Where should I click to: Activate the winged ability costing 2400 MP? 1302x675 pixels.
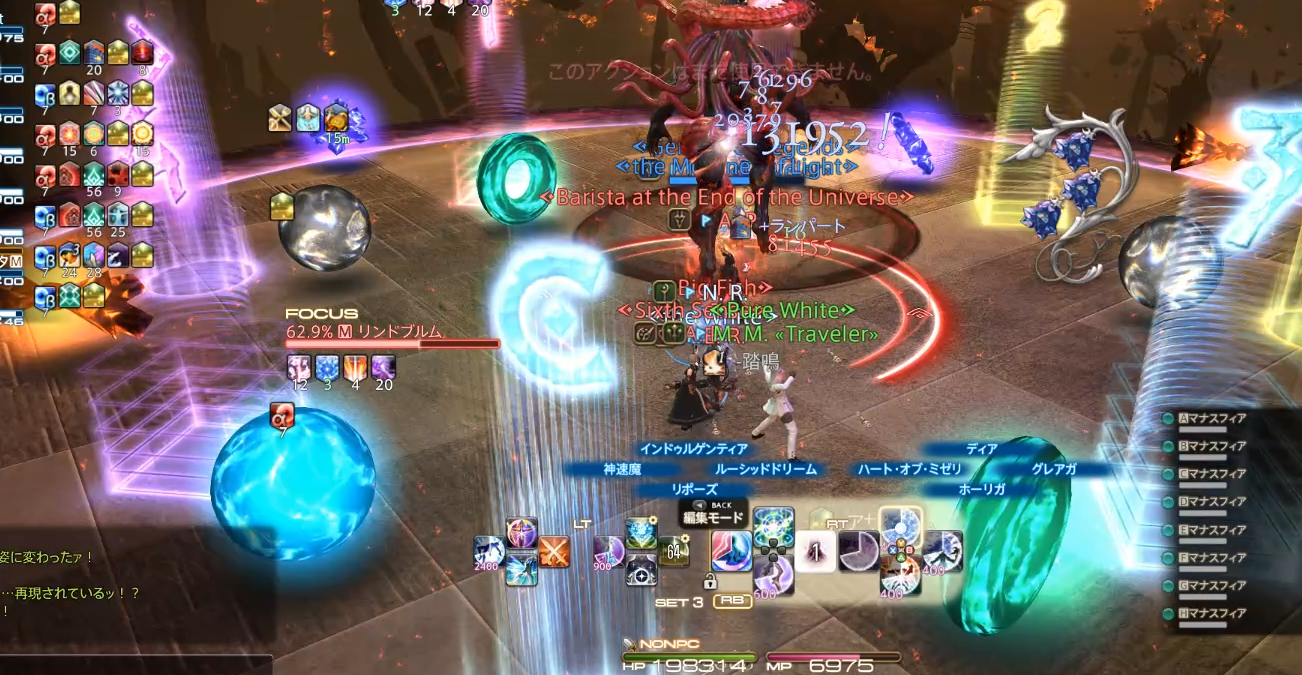[490, 553]
